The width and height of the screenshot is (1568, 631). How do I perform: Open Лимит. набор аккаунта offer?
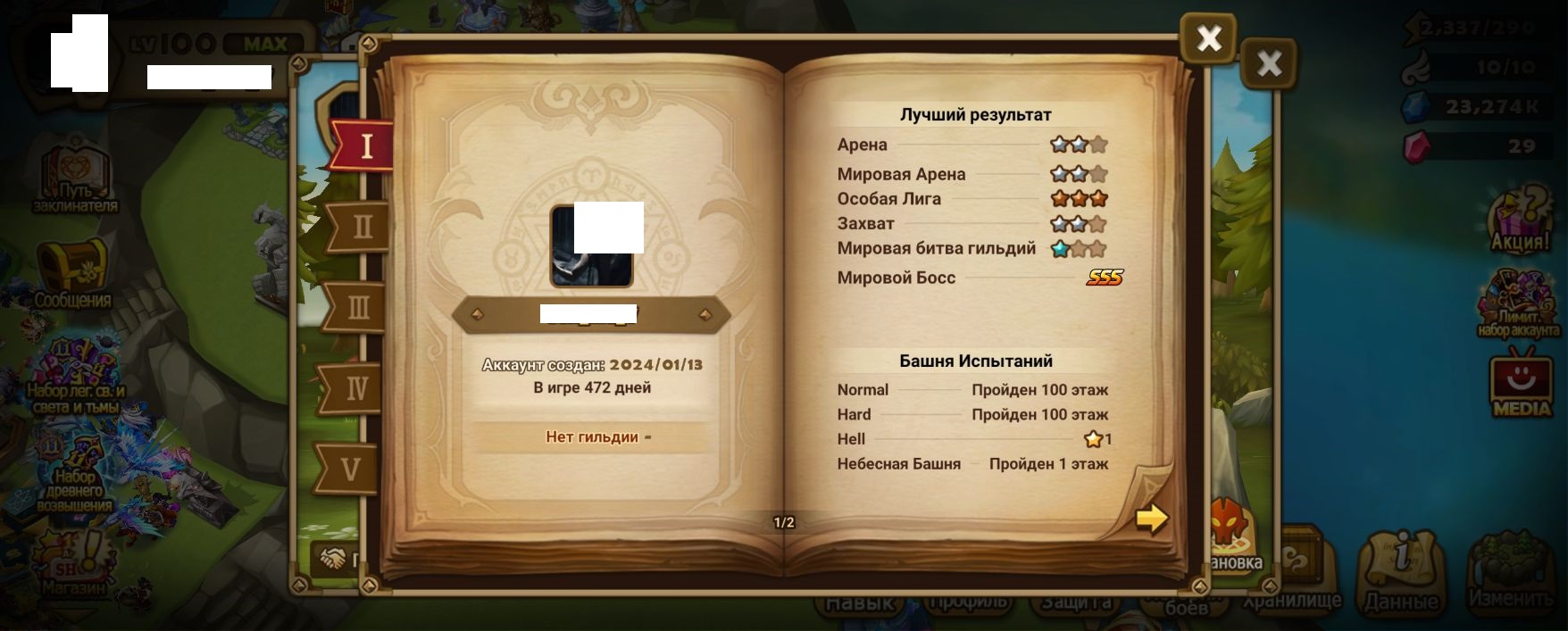tap(1519, 303)
